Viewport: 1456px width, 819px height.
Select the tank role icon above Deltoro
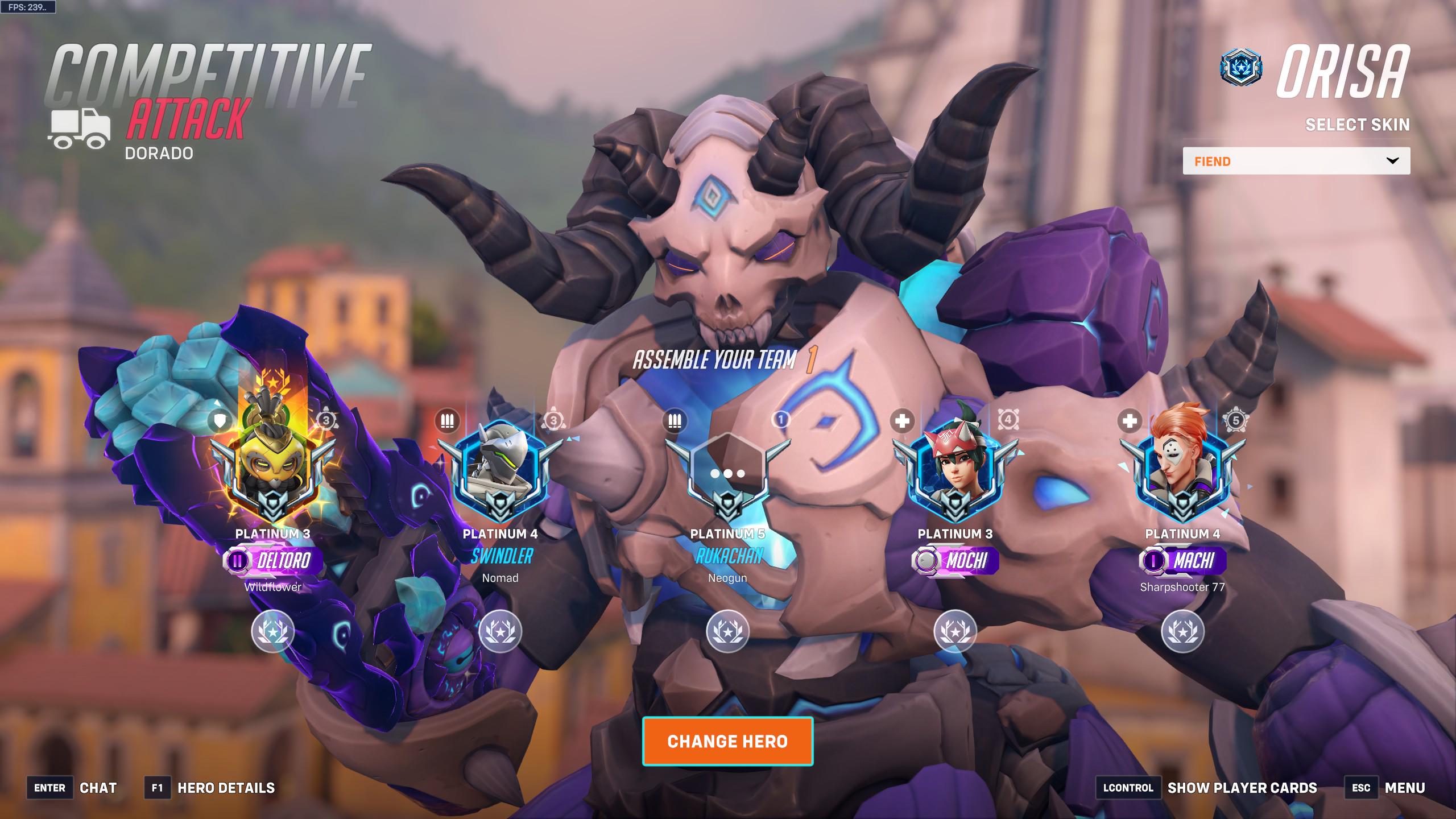(x=221, y=421)
